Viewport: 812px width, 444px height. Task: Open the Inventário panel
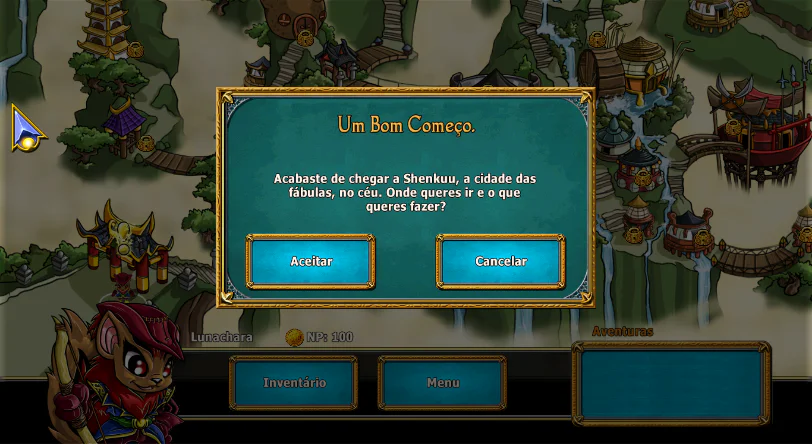tap(294, 383)
